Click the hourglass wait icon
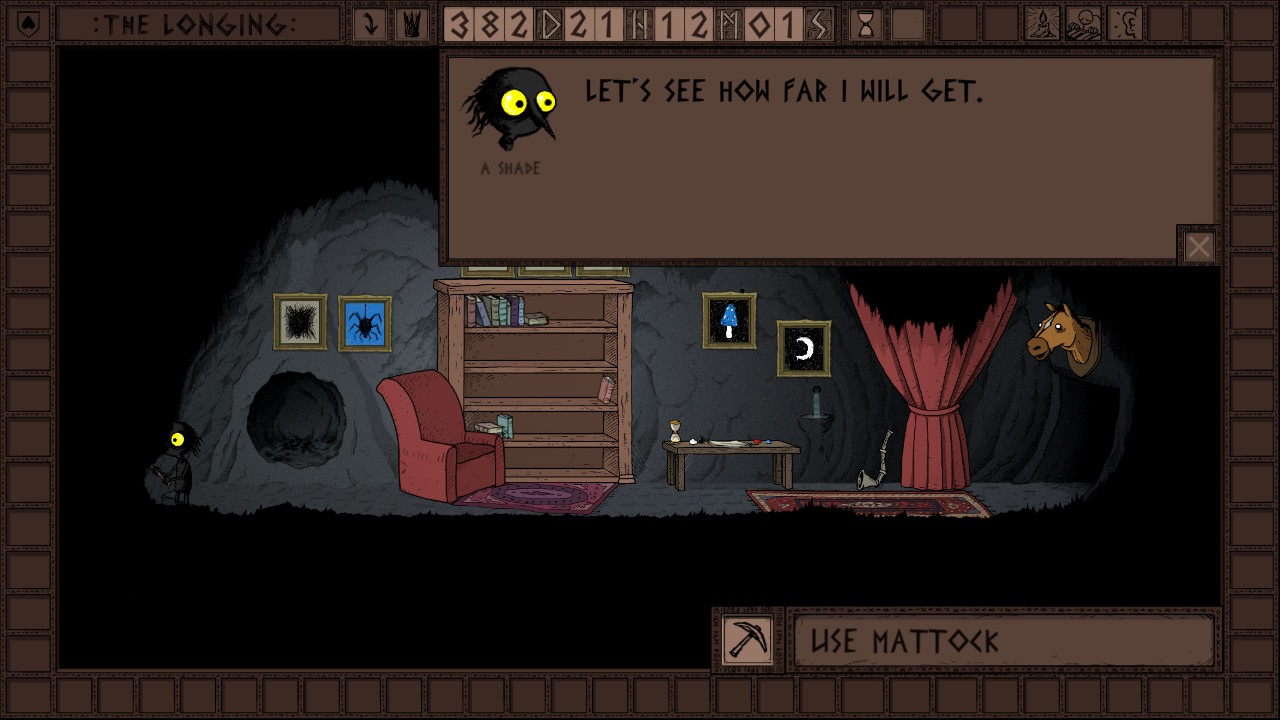 click(x=866, y=24)
